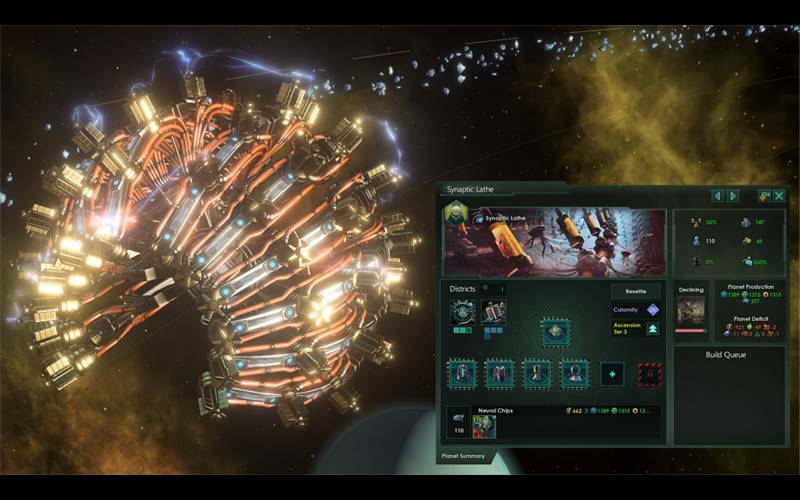Select the second district icon with blue bars
The width and height of the screenshot is (800, 500).
pos(494,312)
